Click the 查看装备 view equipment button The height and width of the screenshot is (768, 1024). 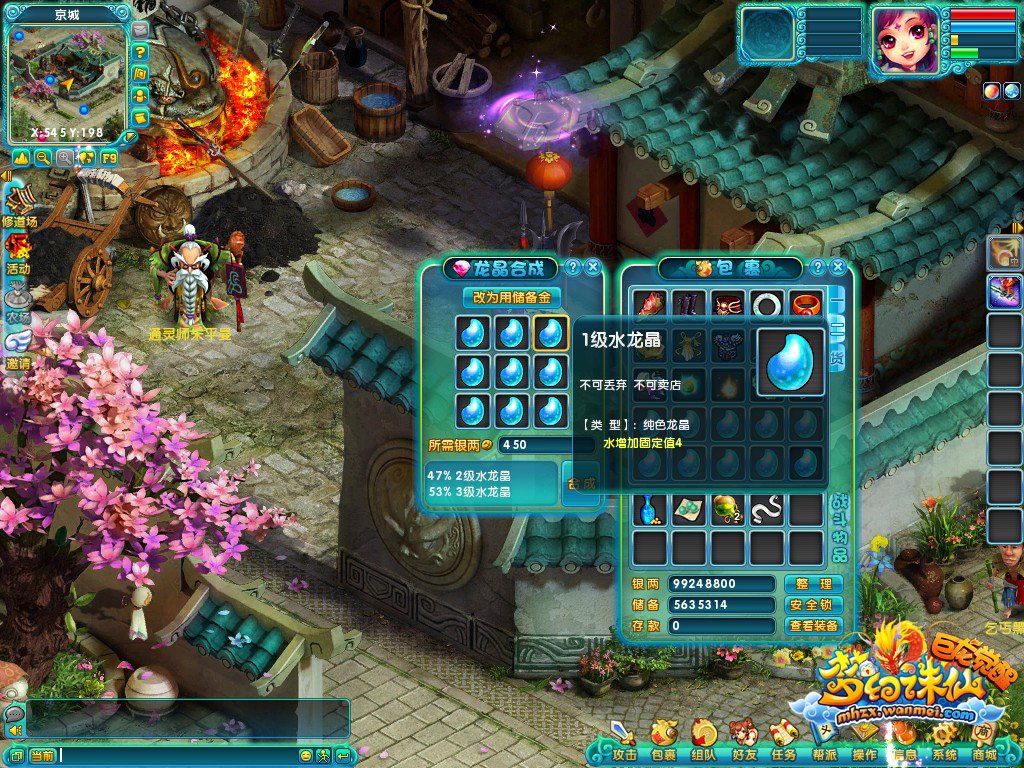pyautogui.click(x=813, y=626)
